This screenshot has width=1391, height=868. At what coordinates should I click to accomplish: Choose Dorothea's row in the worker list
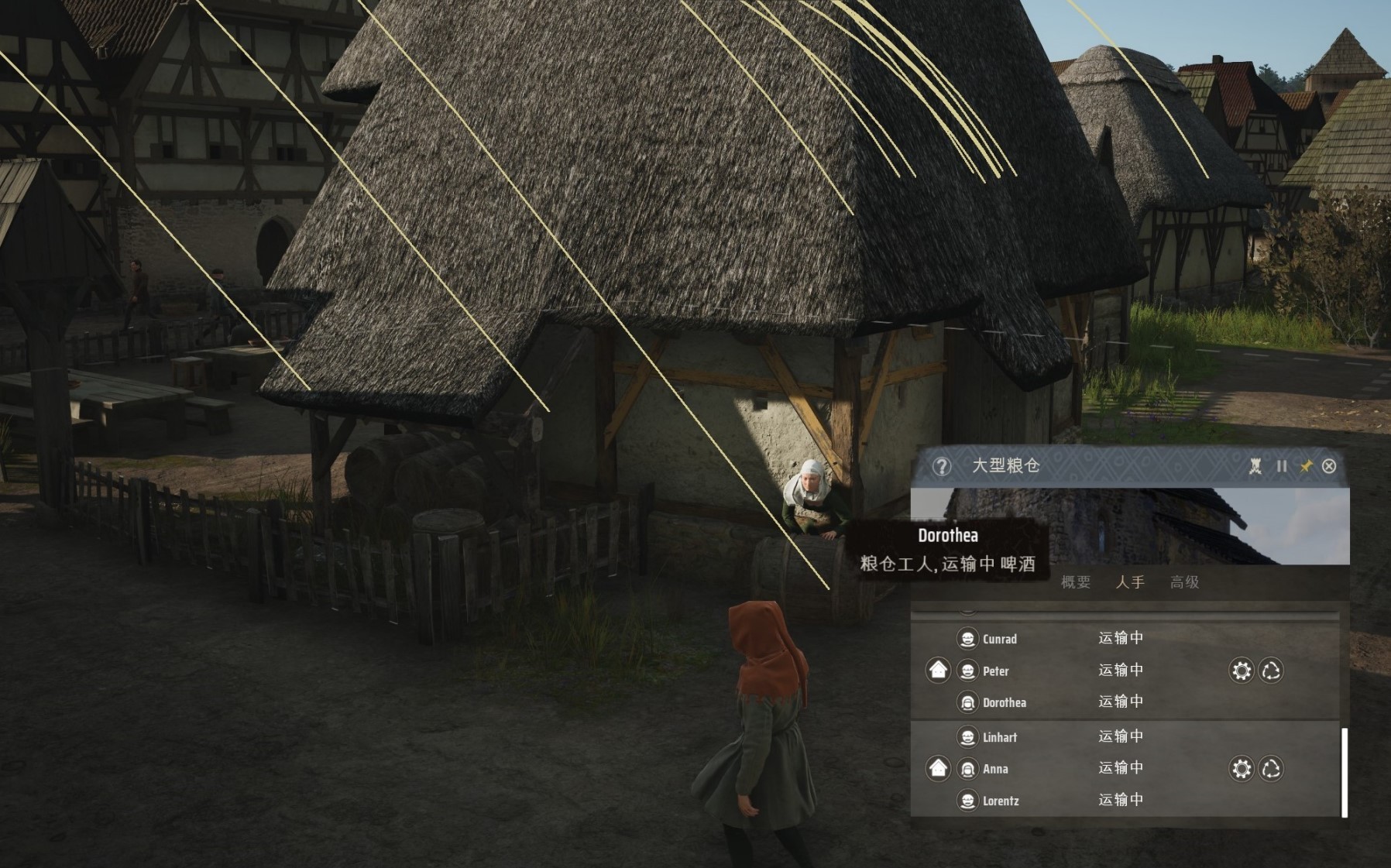1004,703
